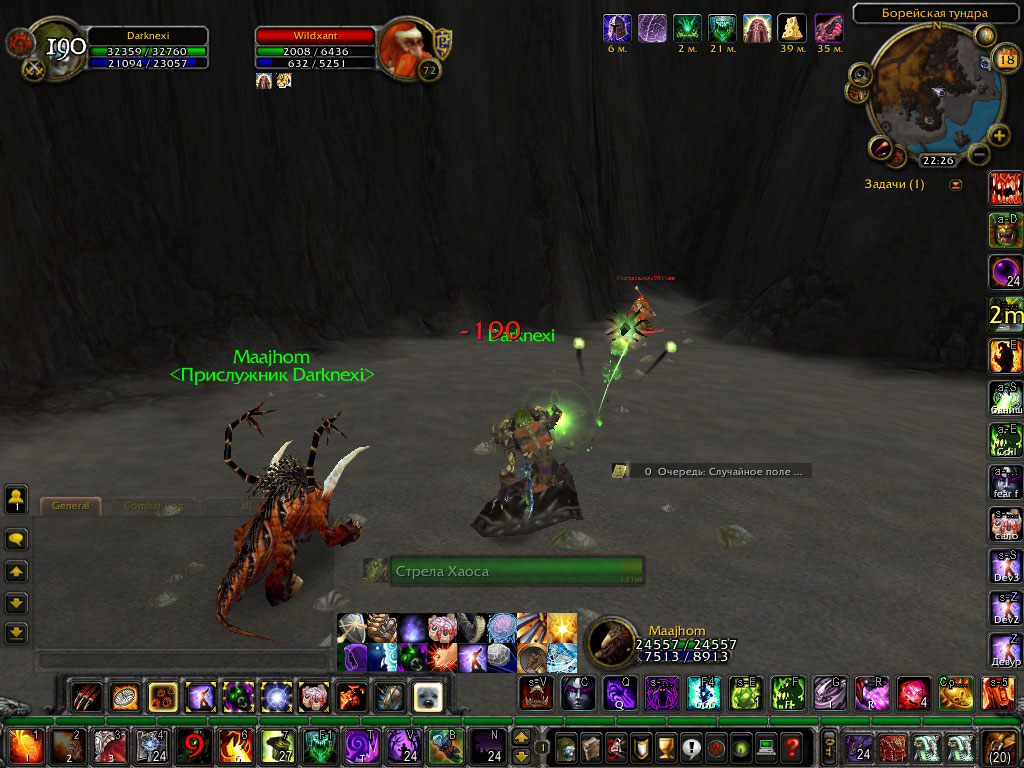The width and height of the screenshot is (1024, 768).
Task: Cast the green spell bound to F1
Action: 320,747
